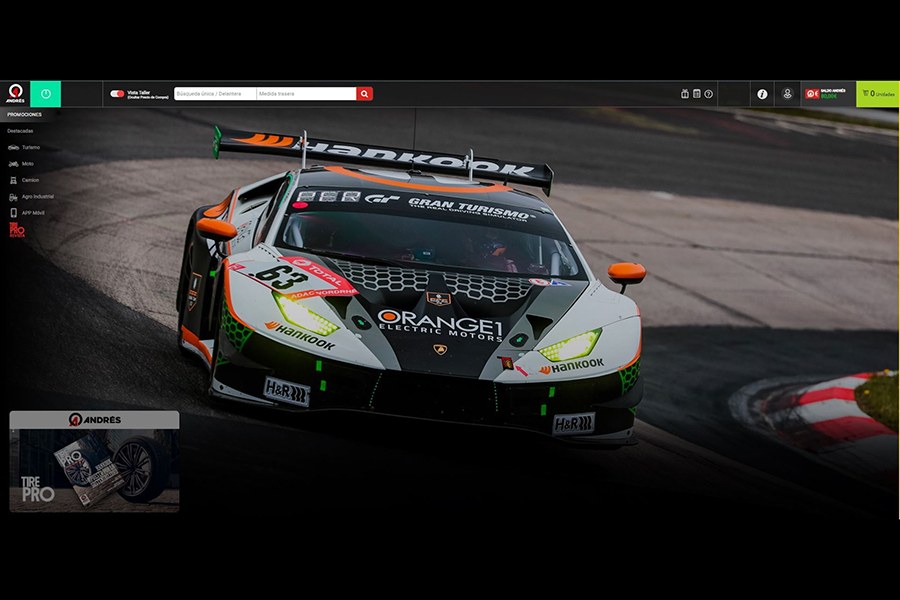Viewport: 900px width, 600px height.
Task: Click the Andrés logo in the header
Action: point(16,94)
